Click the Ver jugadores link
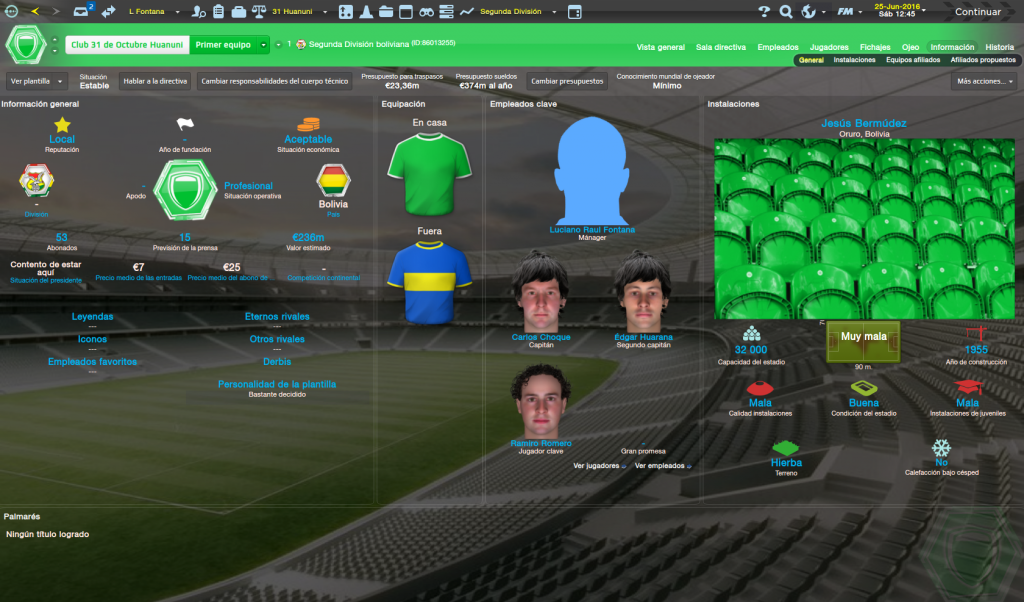Screen dimensions: 1024x602 pyautogui.click(x=598, y=466)
